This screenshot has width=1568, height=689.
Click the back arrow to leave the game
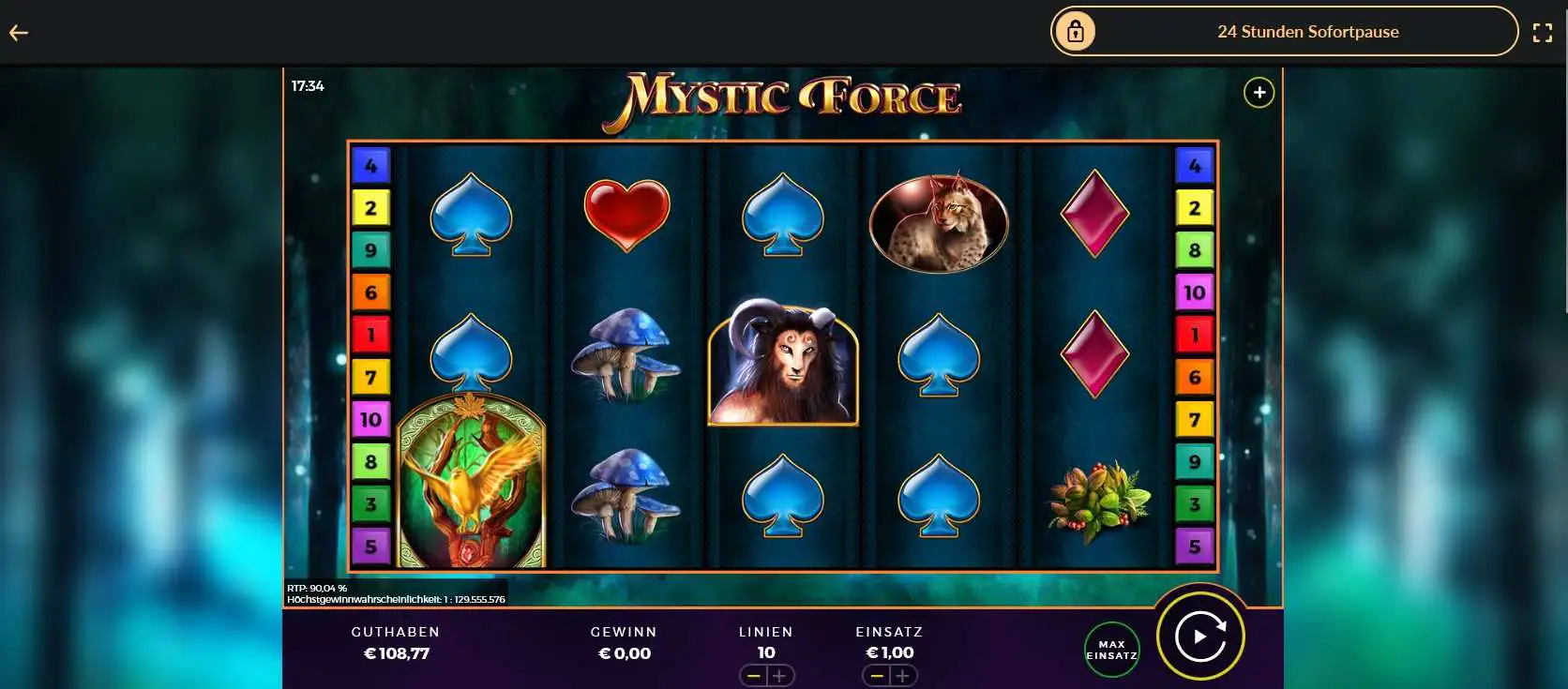pos(19,32)
